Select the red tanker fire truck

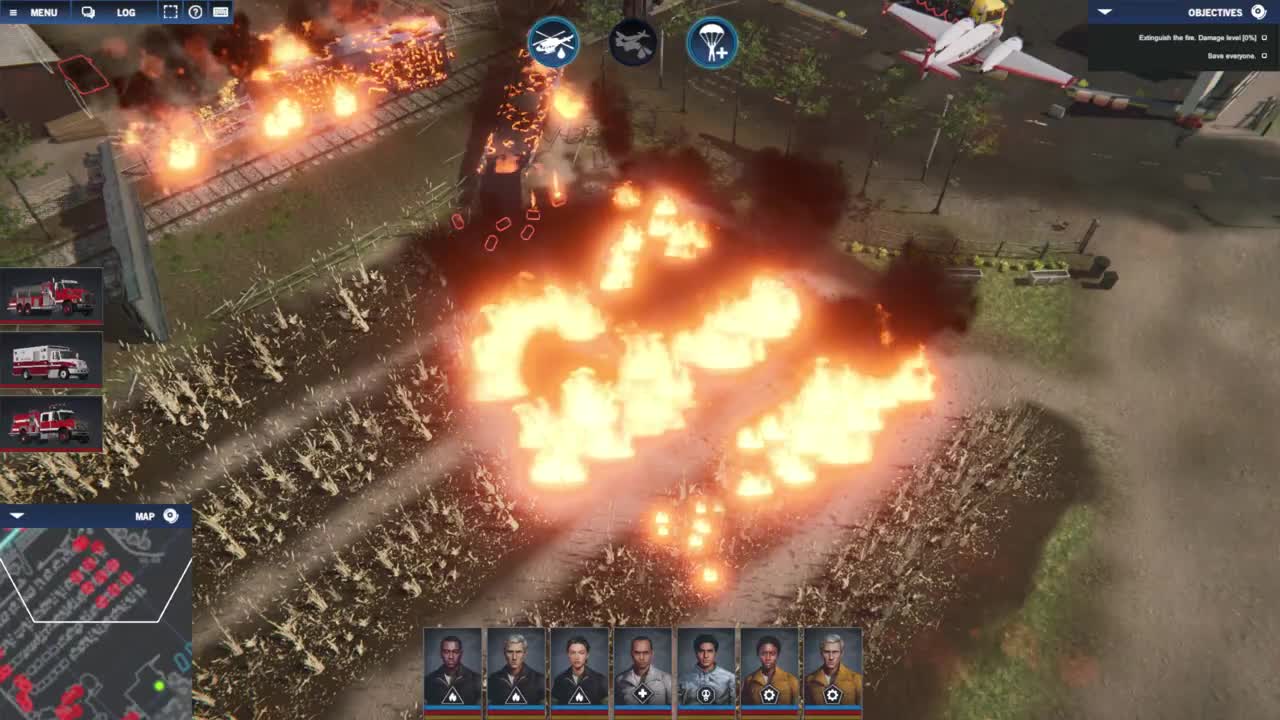(x=51, y=296)
